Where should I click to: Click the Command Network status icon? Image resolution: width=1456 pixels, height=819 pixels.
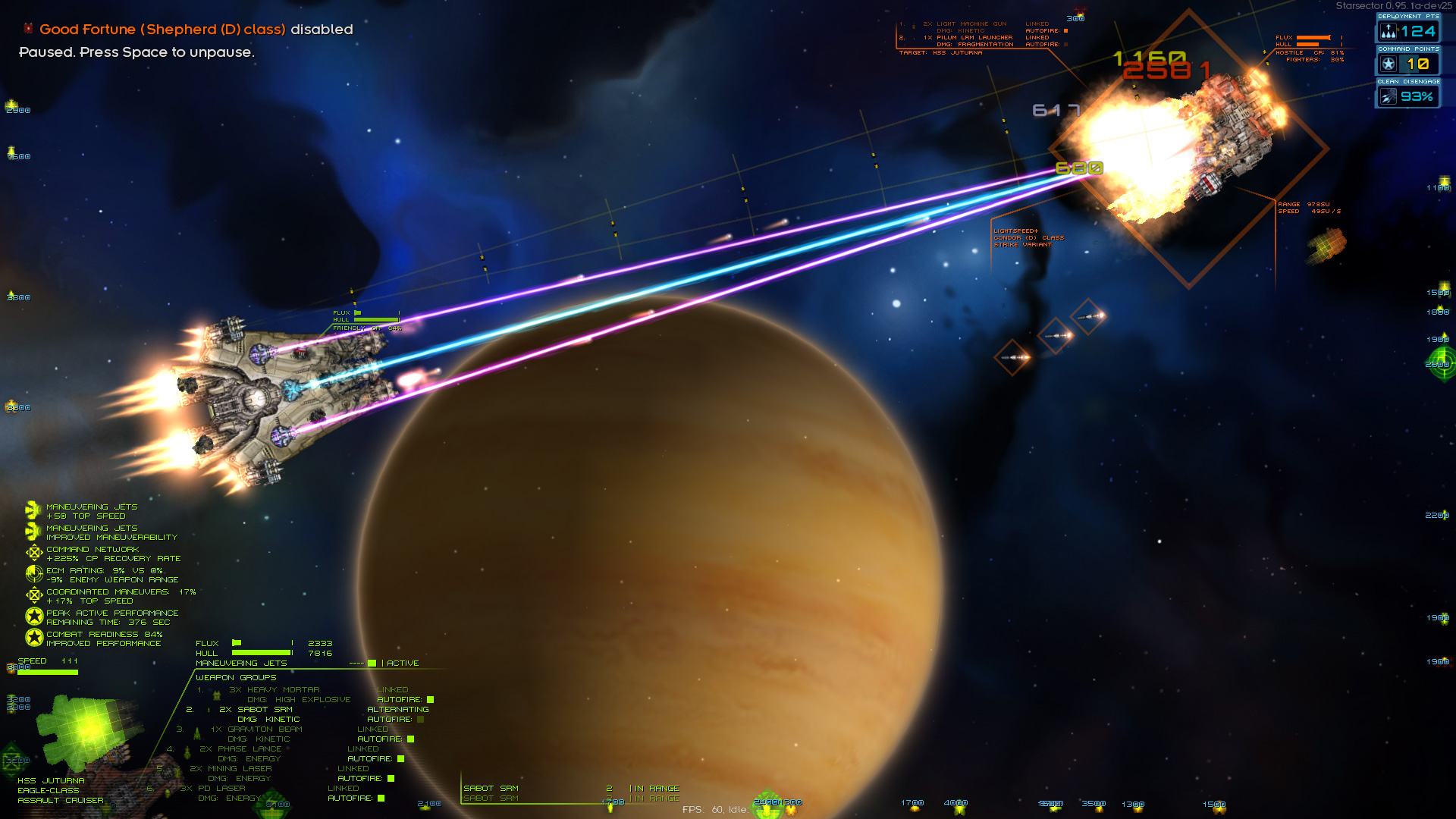pyautogui.click(x=34, y=552)
